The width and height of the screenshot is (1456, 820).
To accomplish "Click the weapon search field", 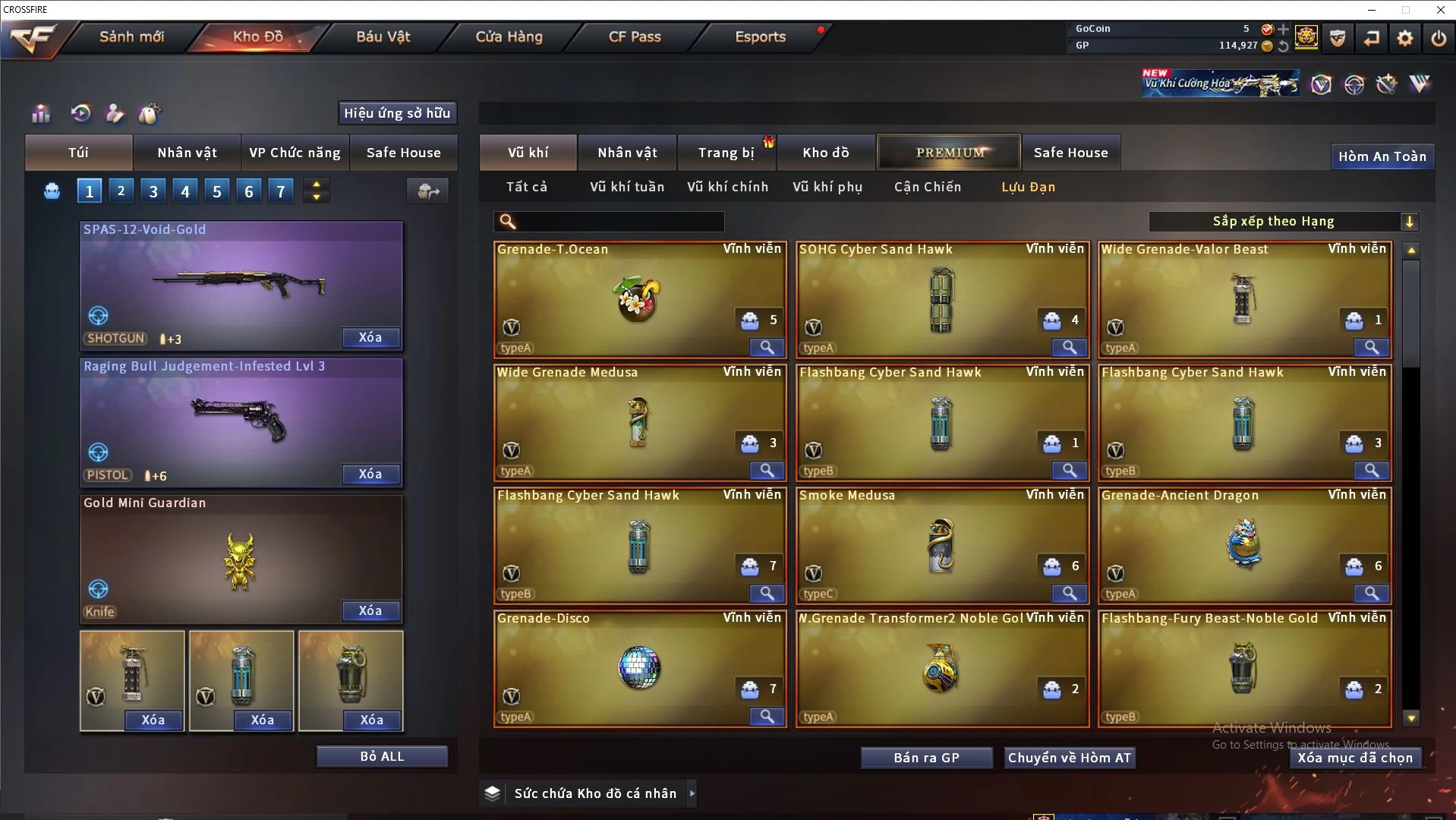I will (x=619, y=222).
